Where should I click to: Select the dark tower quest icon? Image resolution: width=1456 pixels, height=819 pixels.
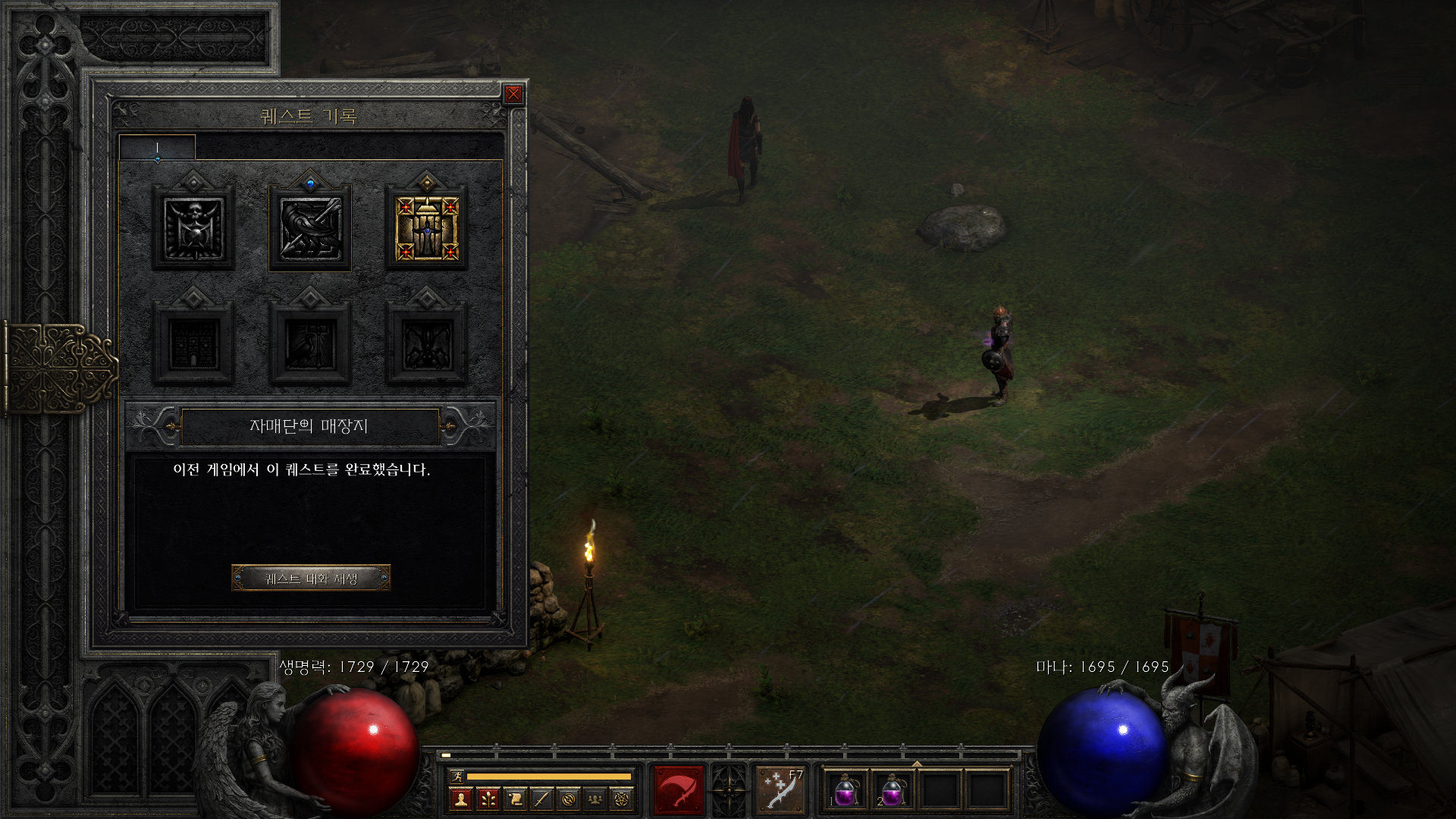point(193,344)
